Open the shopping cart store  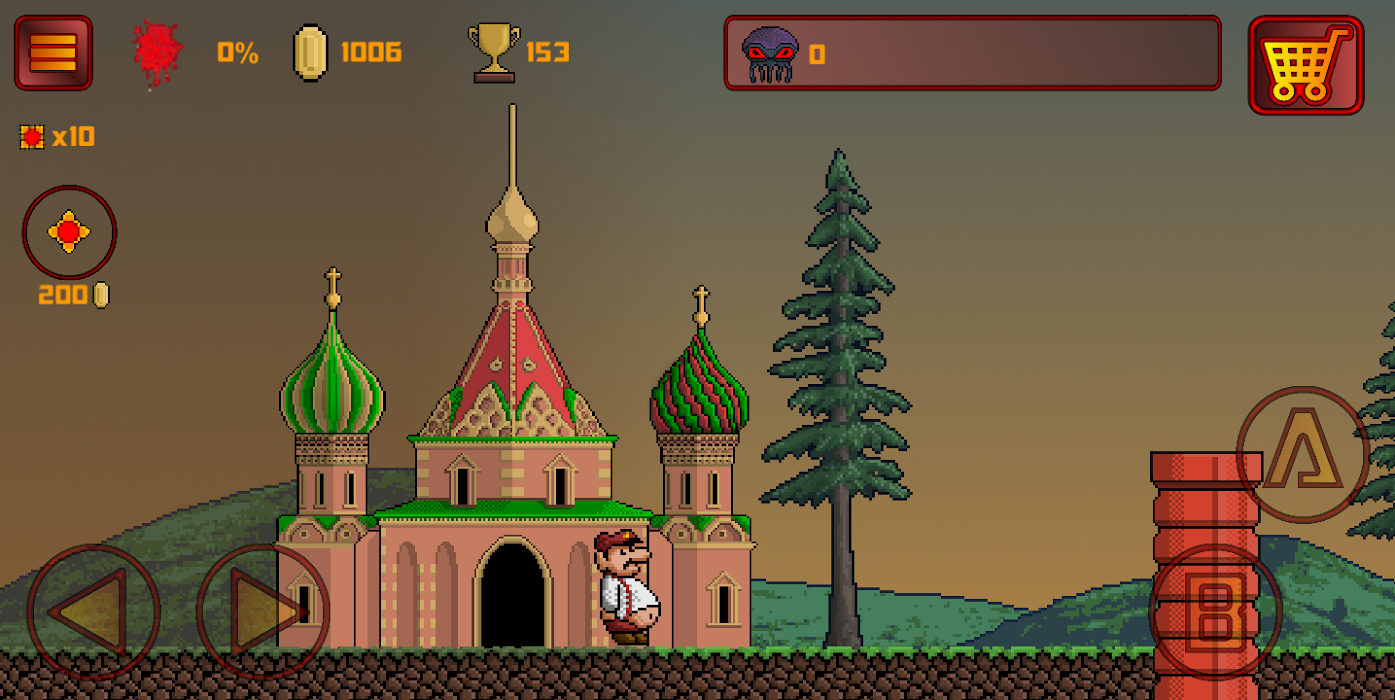[x=1305, y=65]
